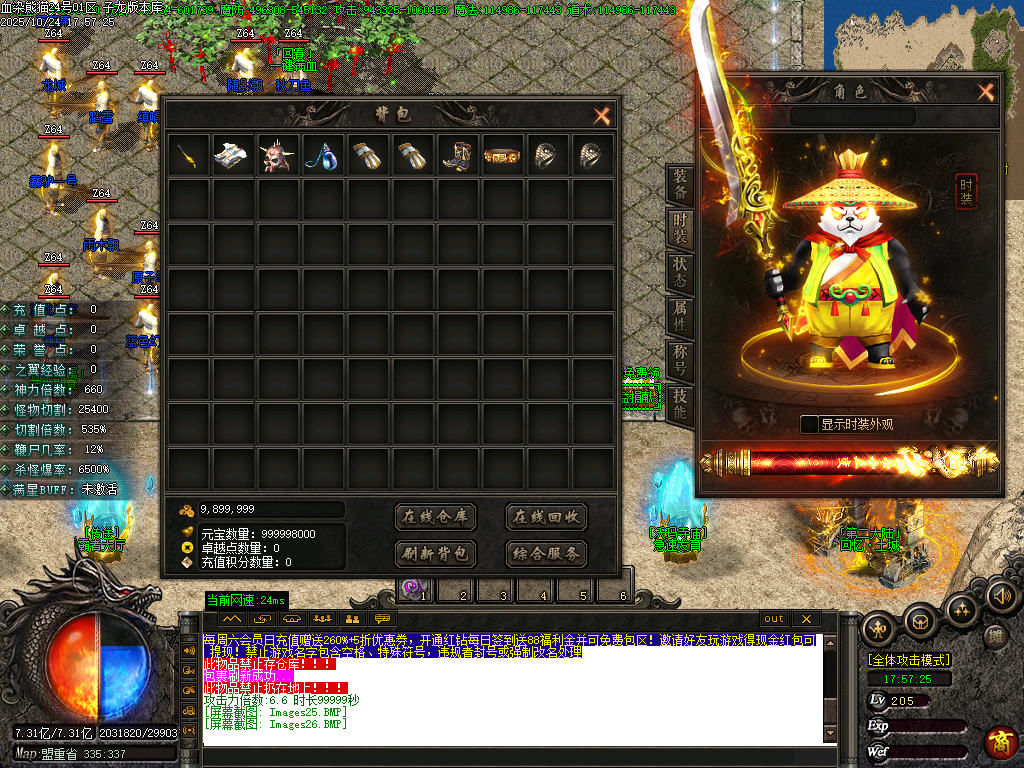Click the 在线回收 online recycle button

(x=545, y=517)
